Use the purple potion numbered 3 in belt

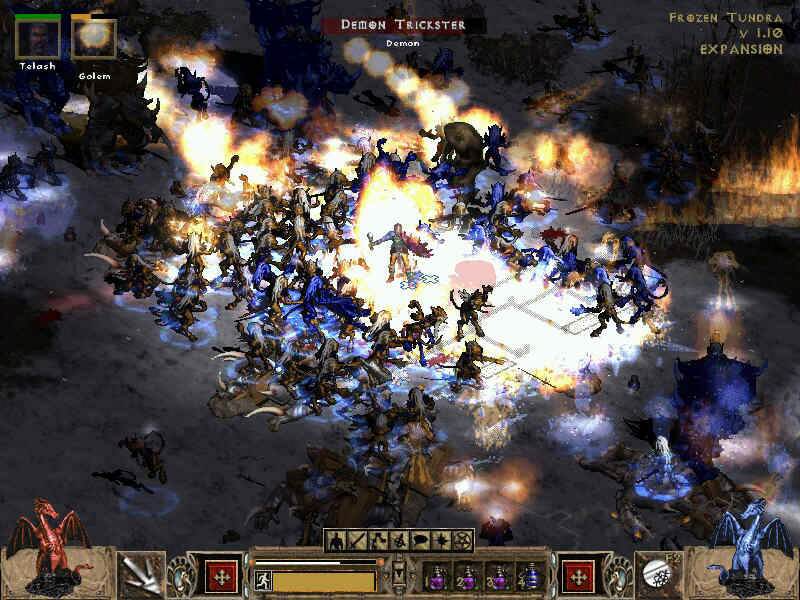point(498,578)
